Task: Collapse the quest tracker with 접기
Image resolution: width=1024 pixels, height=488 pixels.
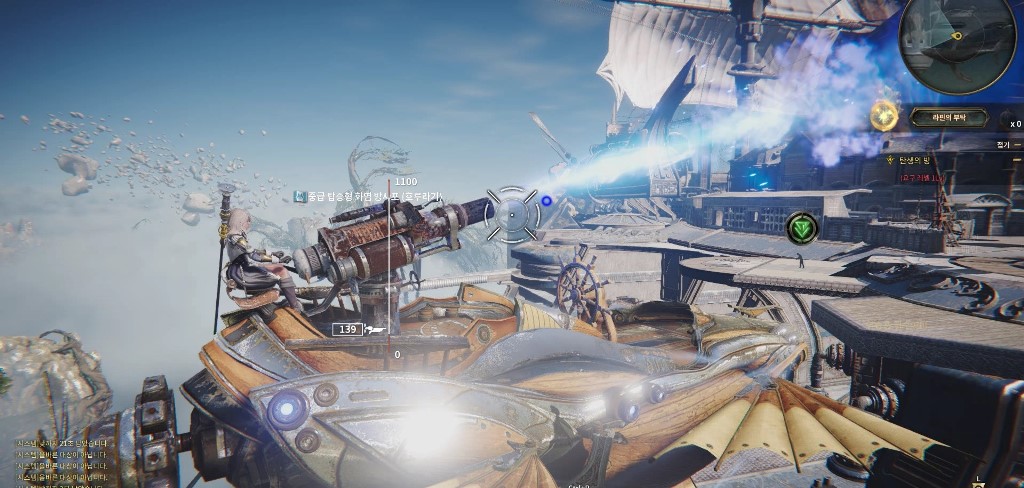Action: pos(1004,144)
